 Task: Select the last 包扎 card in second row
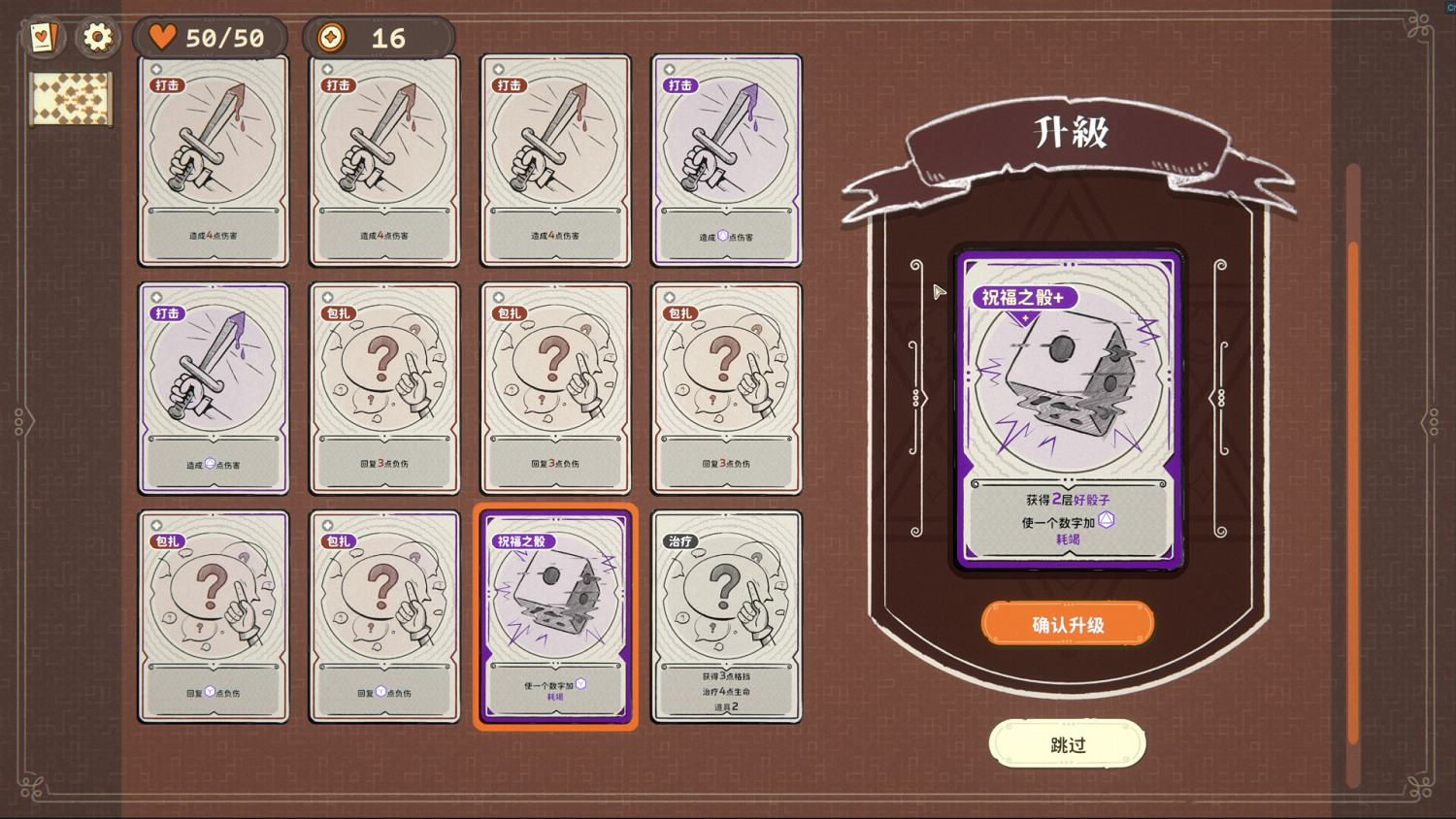point(726,388)
